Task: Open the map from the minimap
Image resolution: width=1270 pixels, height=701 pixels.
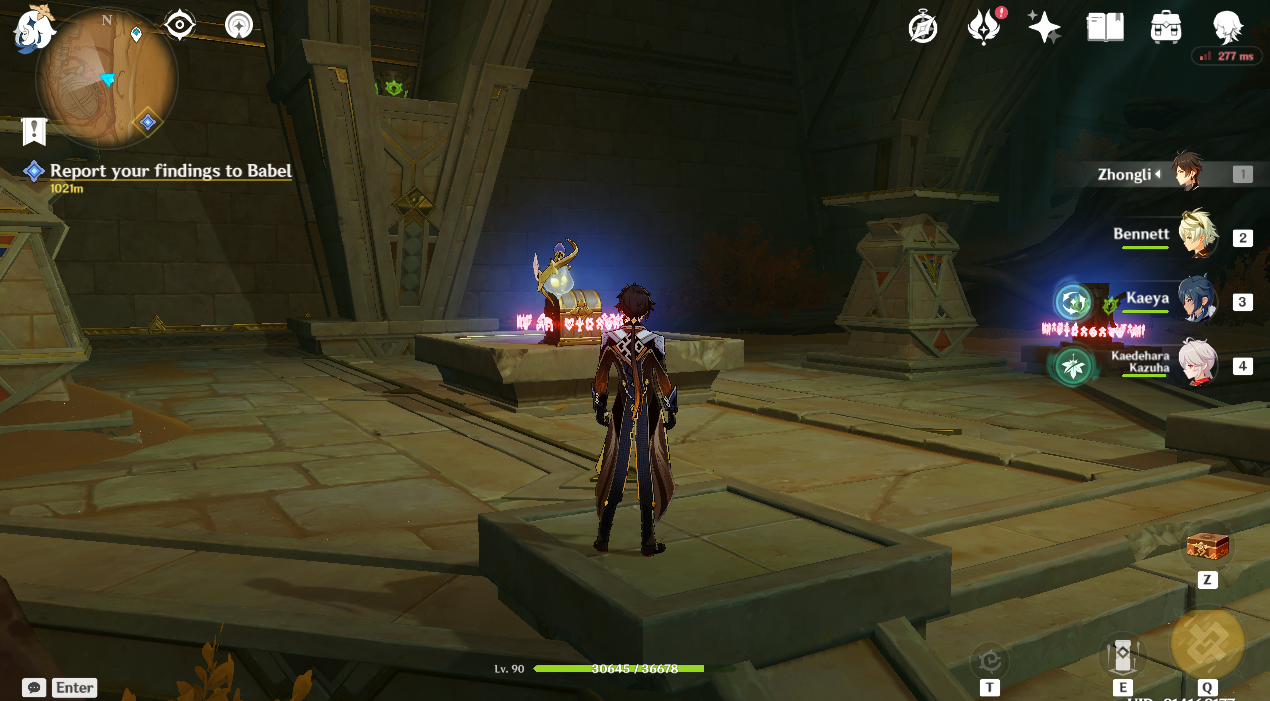Action: coord(107,79)
